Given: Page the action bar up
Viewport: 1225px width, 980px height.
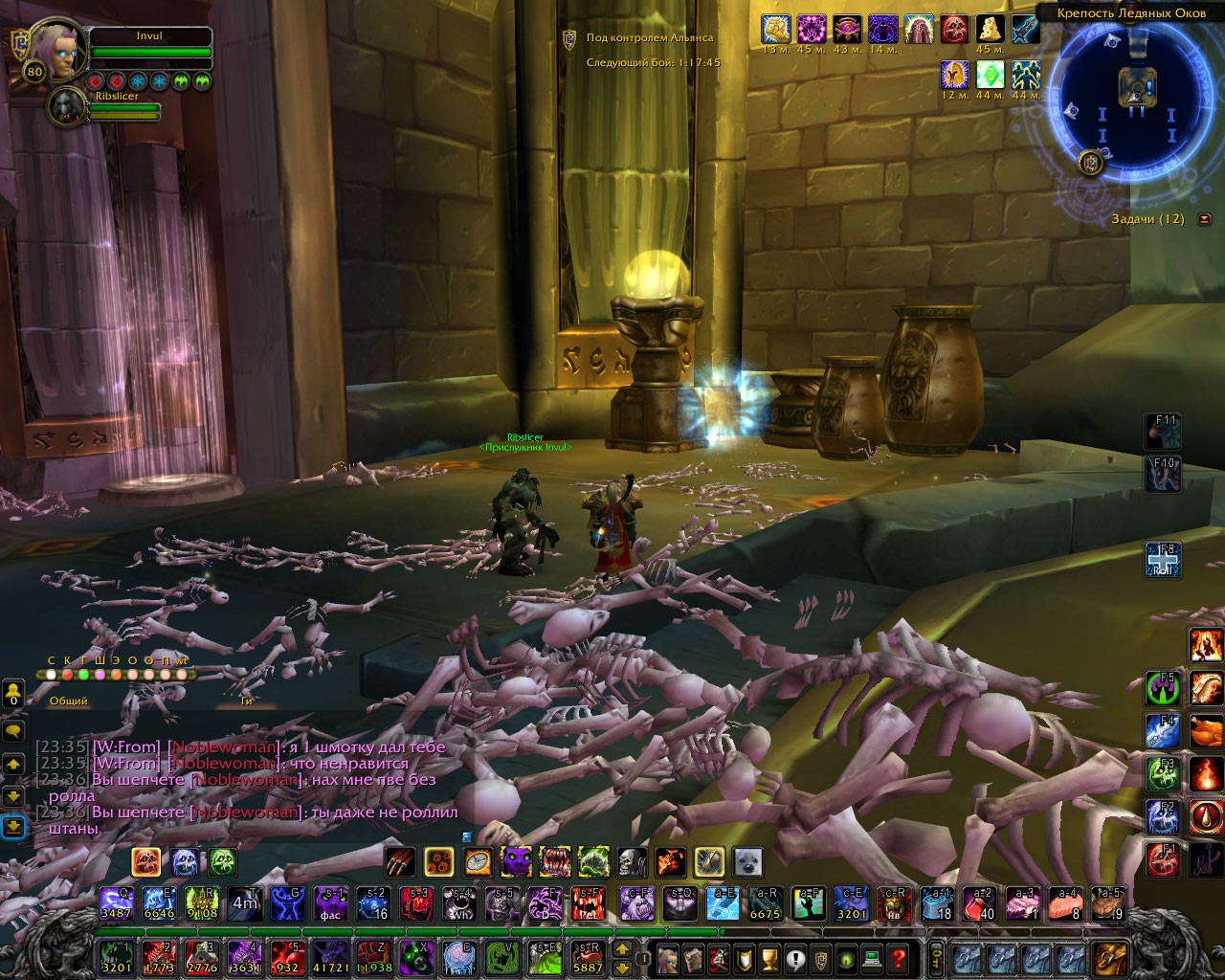Looking at the screenshot, I should tap(622, 949).
